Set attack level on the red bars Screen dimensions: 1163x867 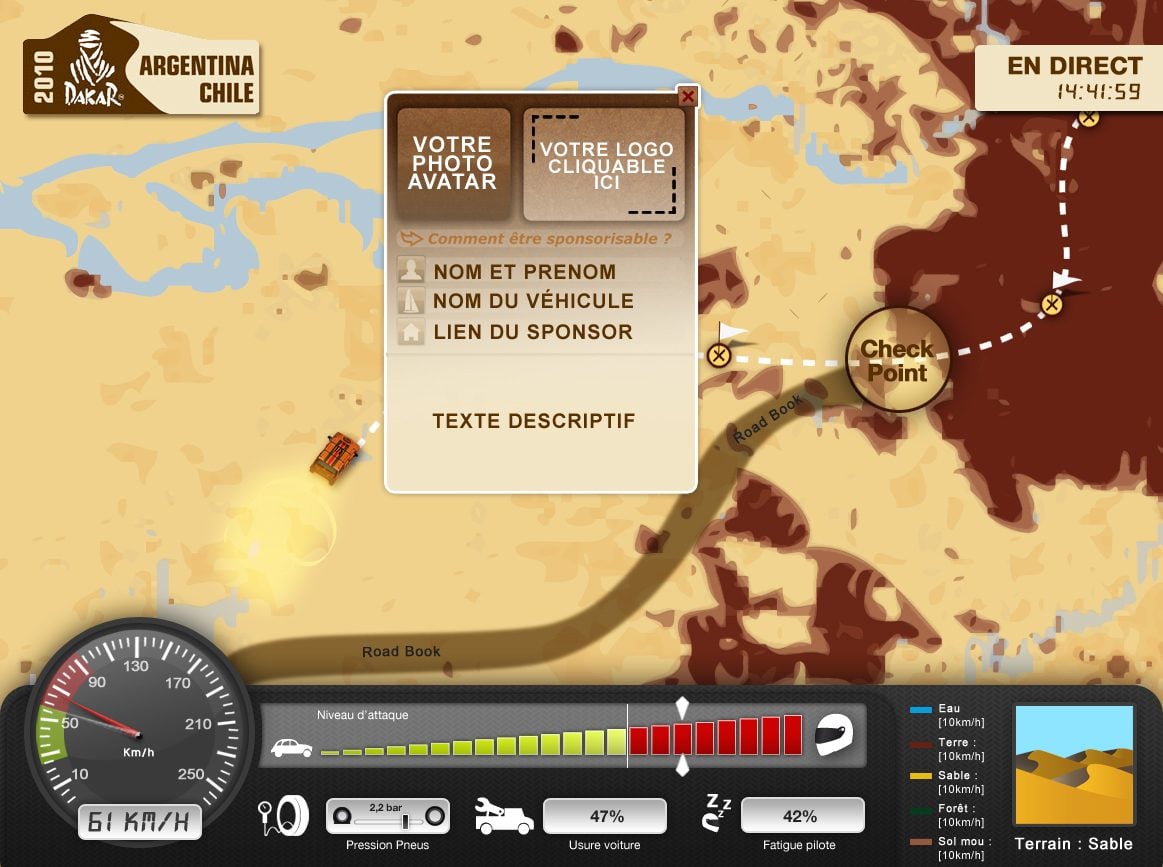click(715, 738)
